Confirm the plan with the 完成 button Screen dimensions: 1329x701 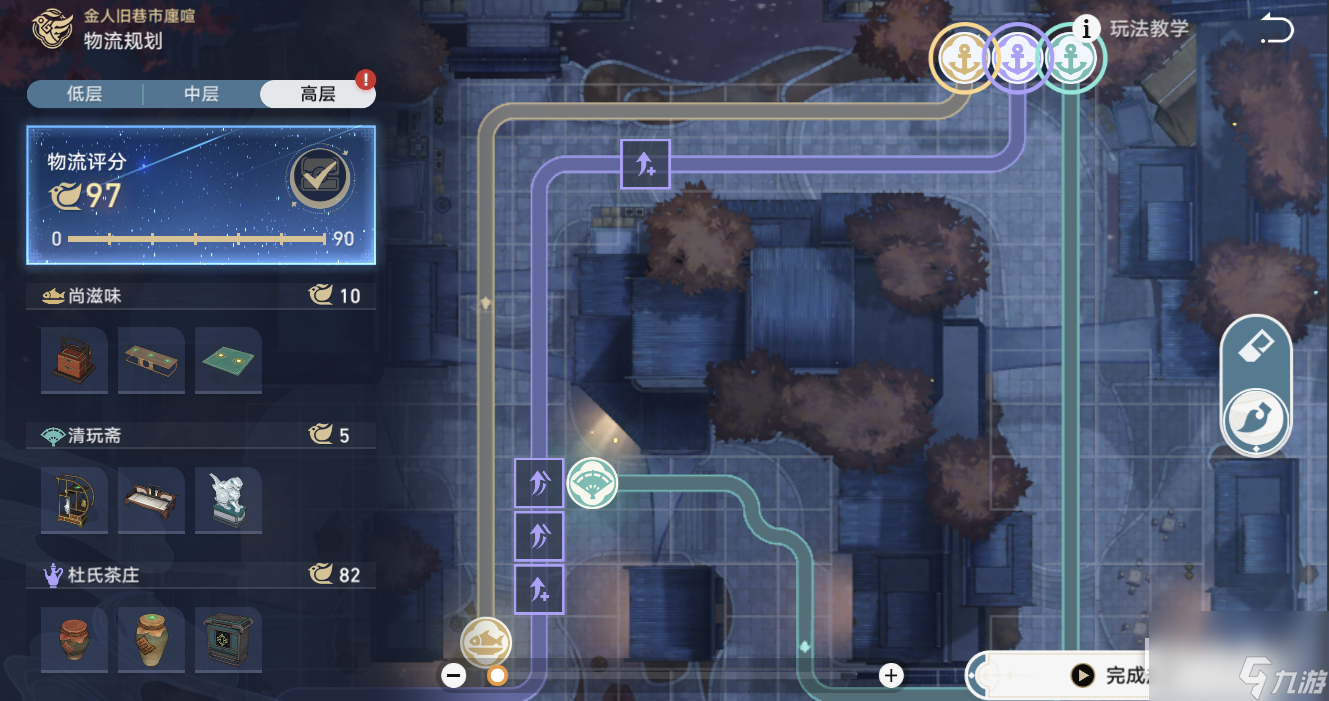tap(1110, 676)
